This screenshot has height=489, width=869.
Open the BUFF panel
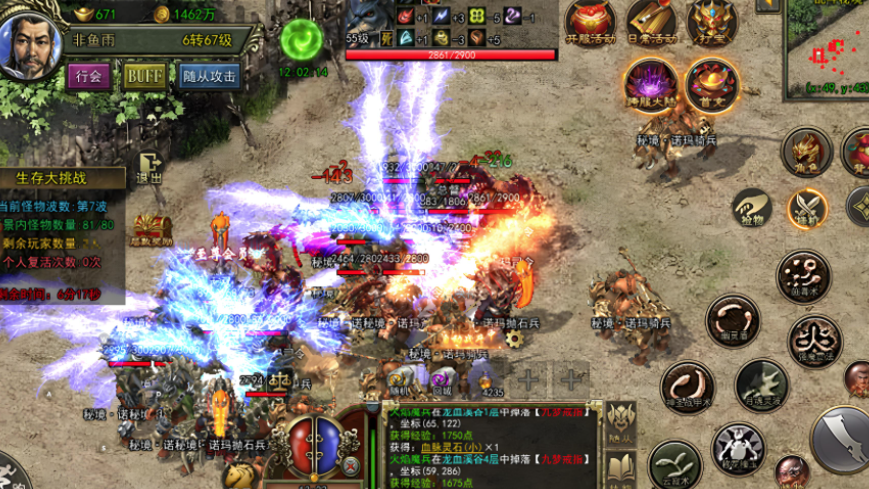coord(146,76)
